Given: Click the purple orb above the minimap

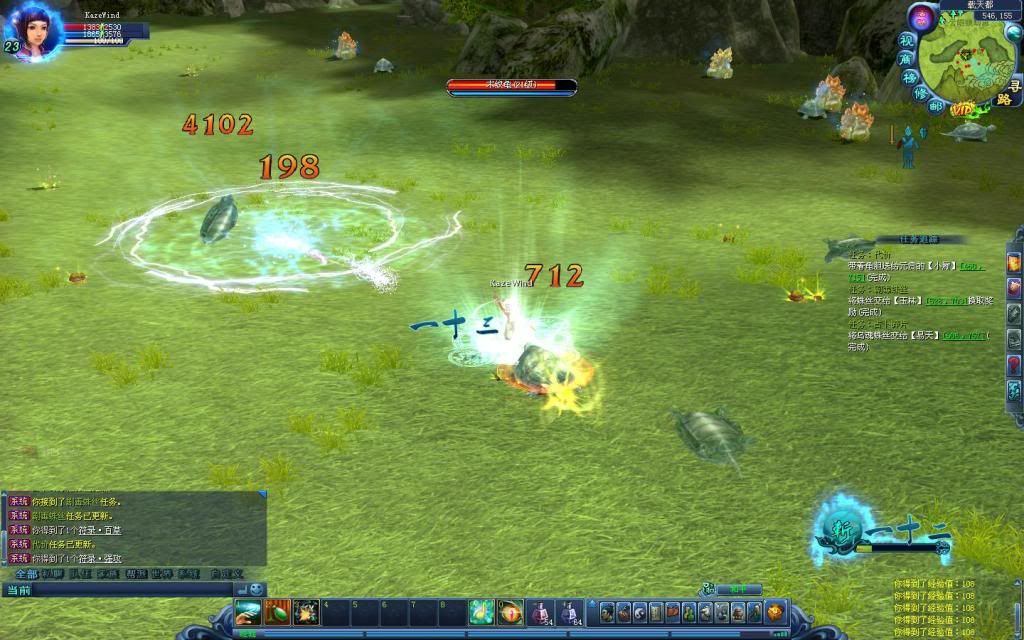Looking at the screenshot, I should (923, 17).
